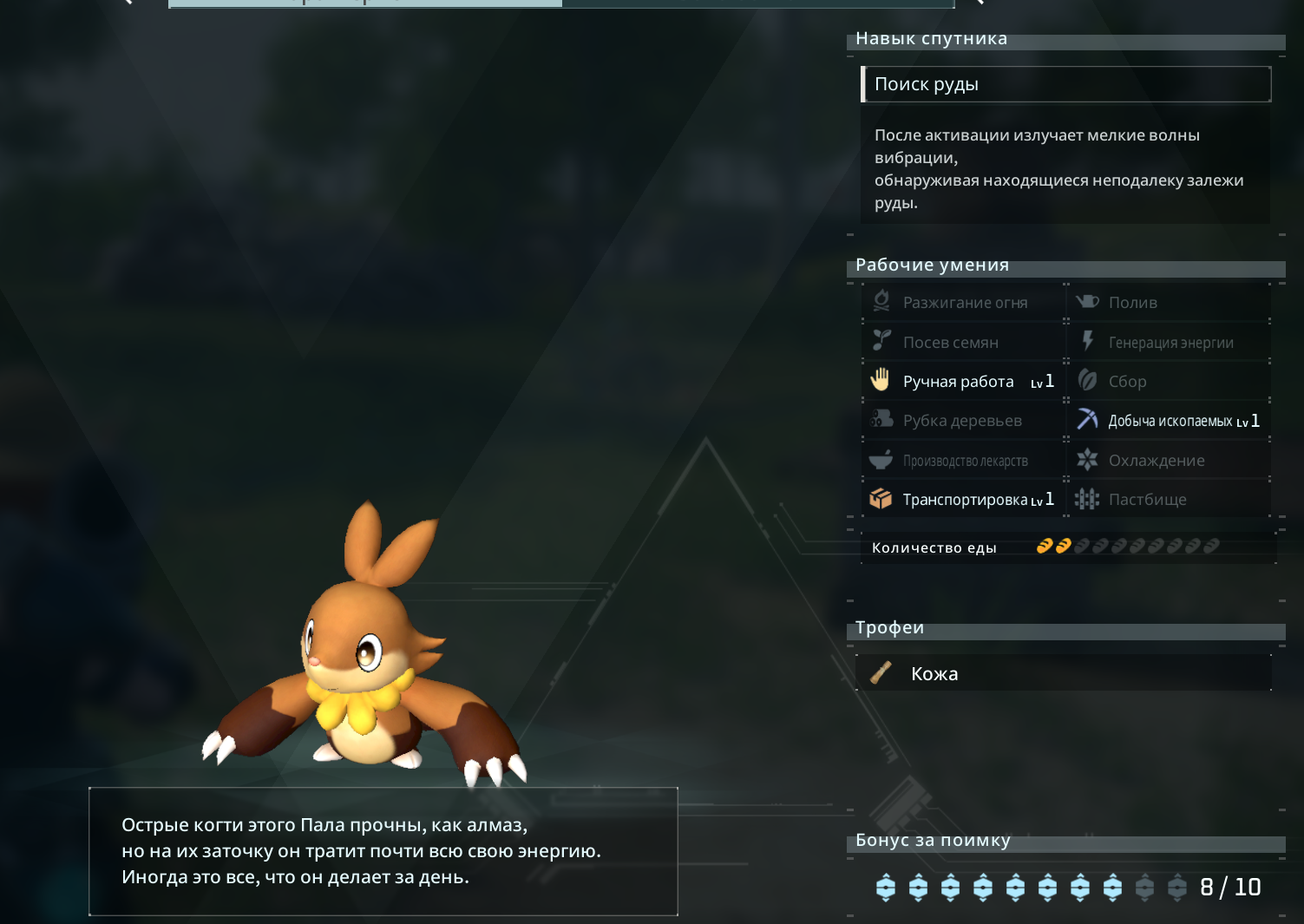1304x924 pixels.
Task: Click the Пастбище ranch skill entry
Action: pos(1170,500)
